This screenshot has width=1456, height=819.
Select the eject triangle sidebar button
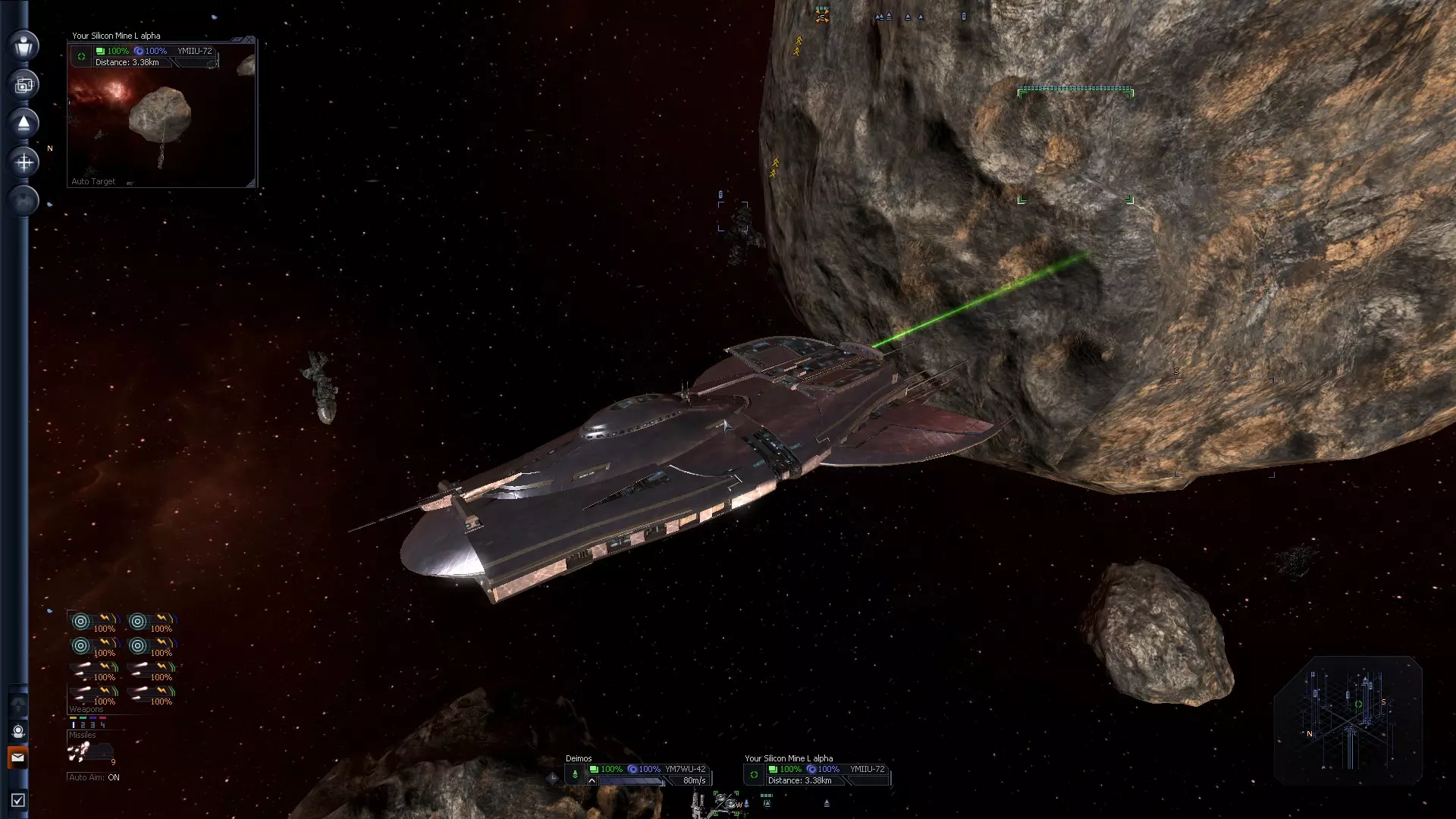(x=24, y=123)
